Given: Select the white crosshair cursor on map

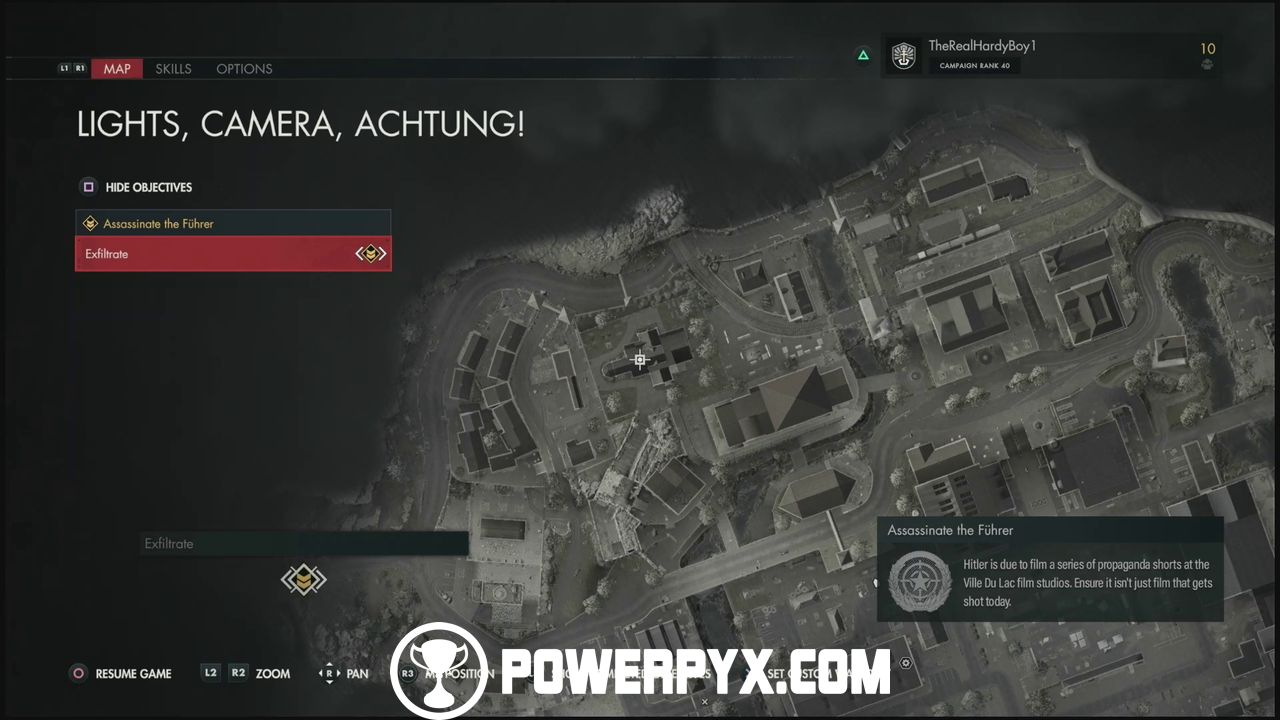Looking at the screenshot, I should [640, 360].
